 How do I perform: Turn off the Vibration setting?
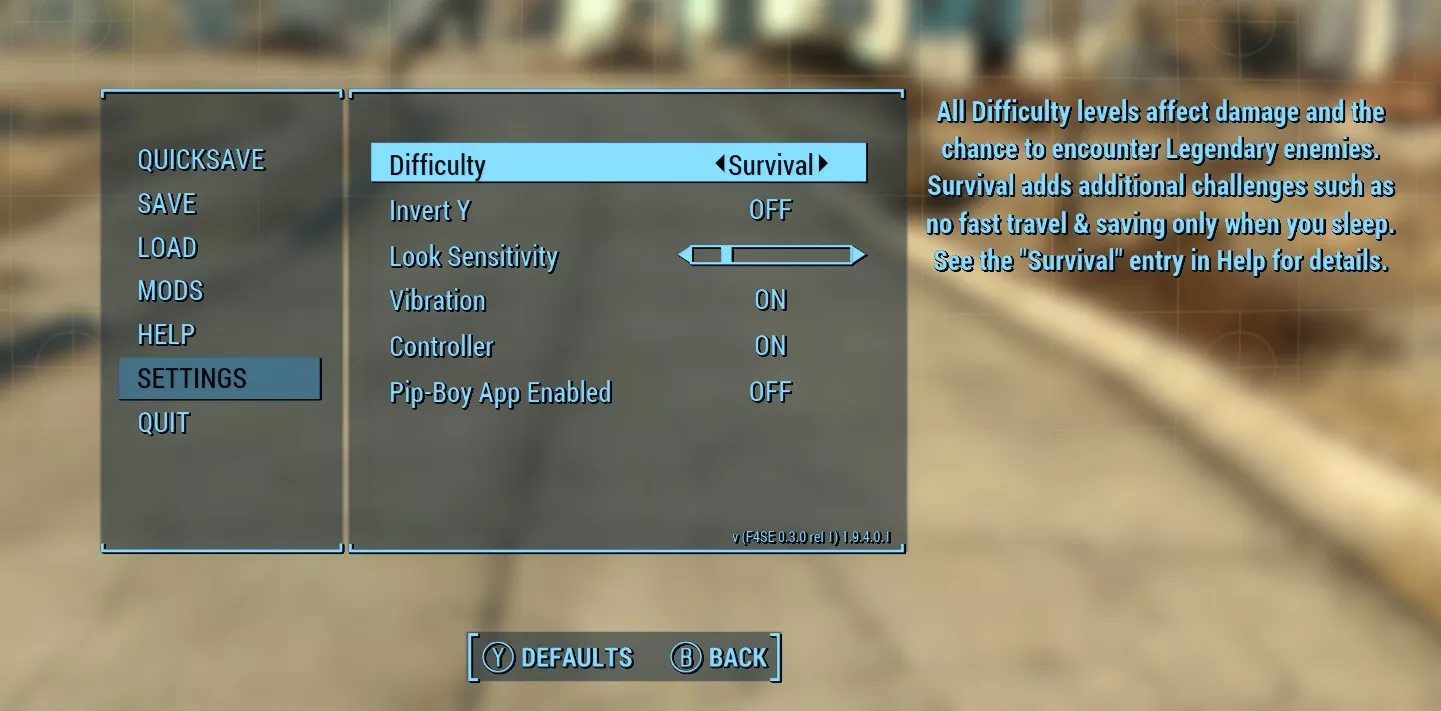coord(770,301)
